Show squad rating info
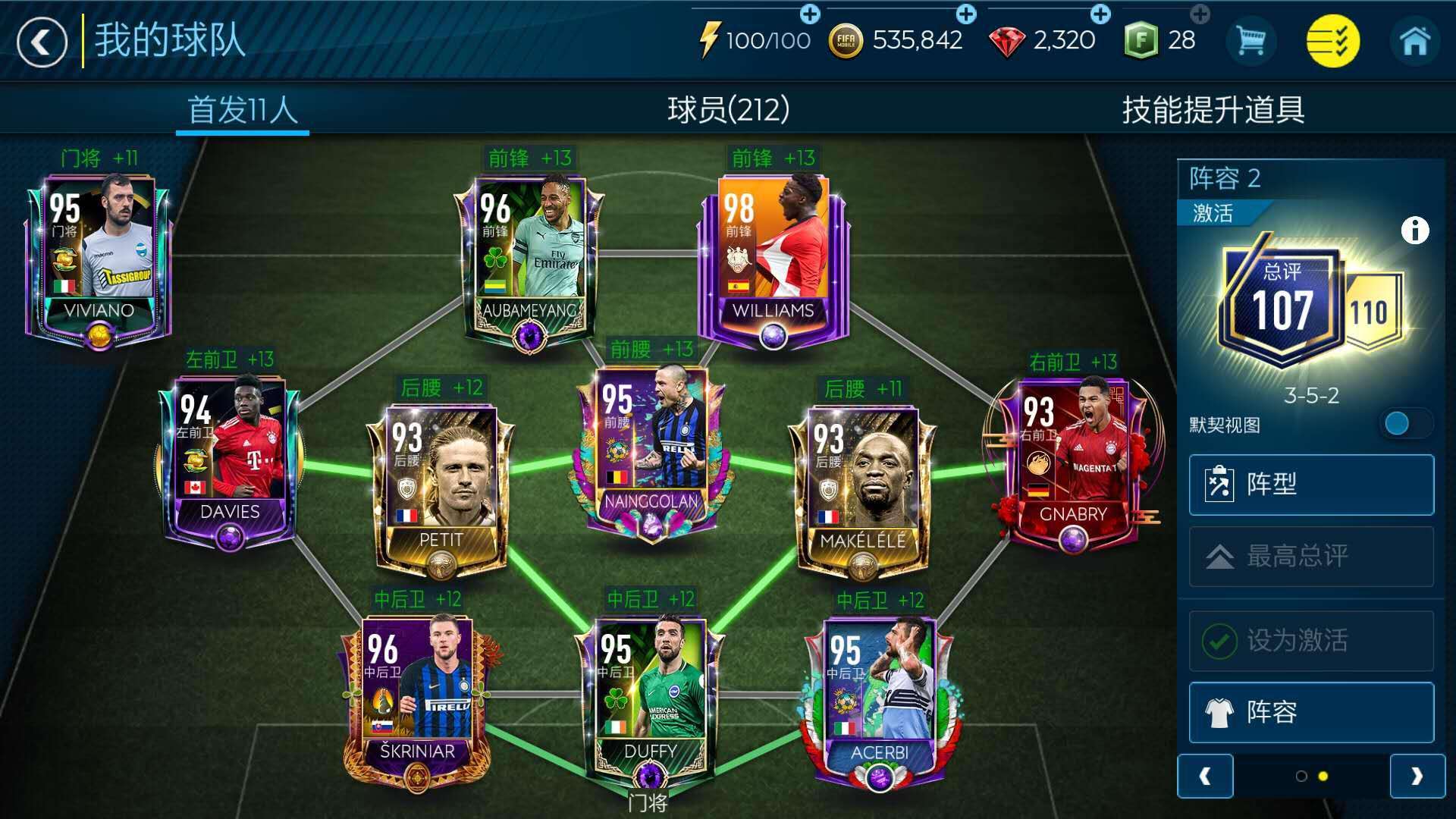Image resolution: width=1456 pixels, height=819 pixels. pyautogui.click(x=1414, y=230)
